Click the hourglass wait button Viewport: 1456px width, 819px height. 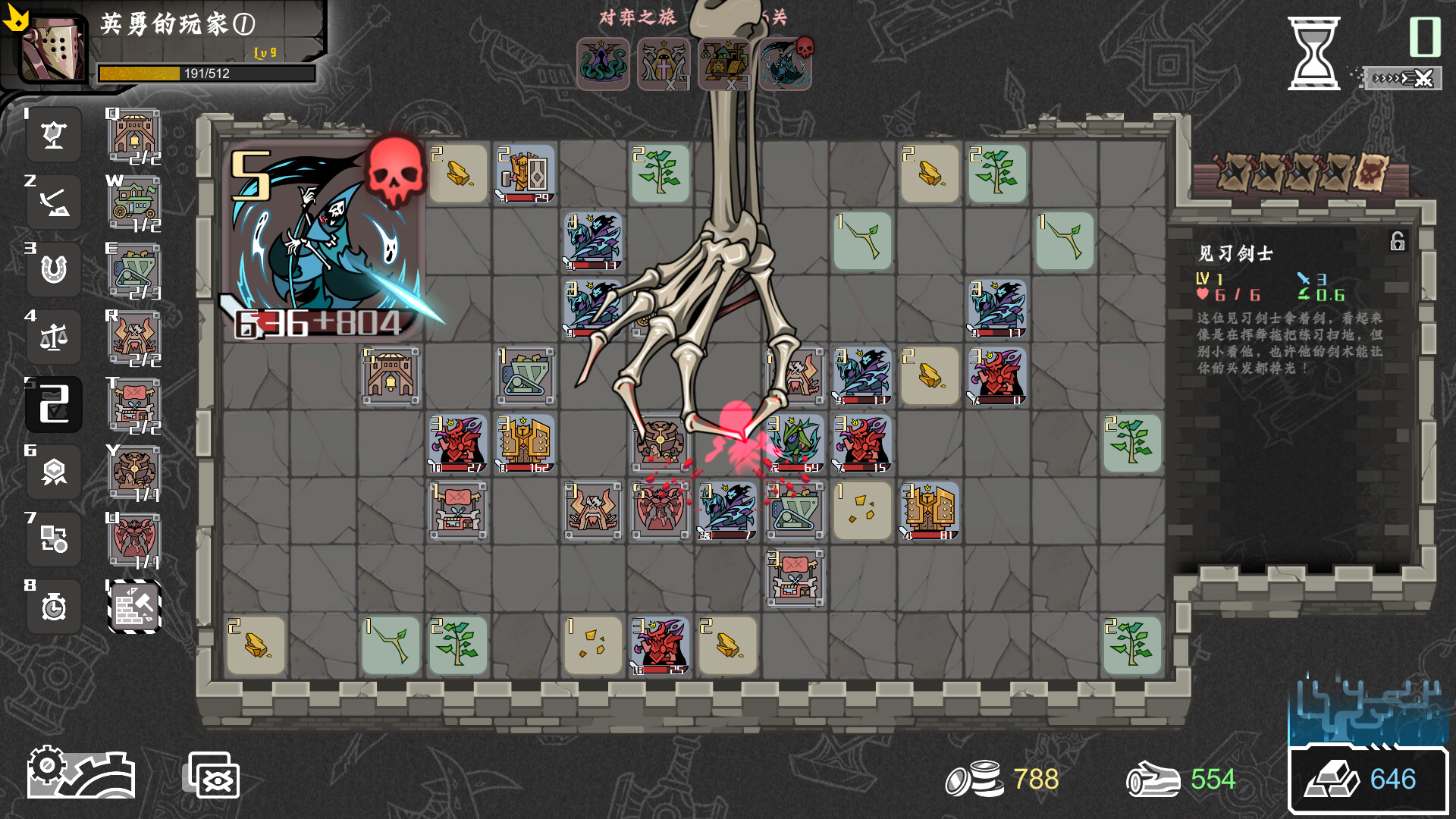(1313, 53)
